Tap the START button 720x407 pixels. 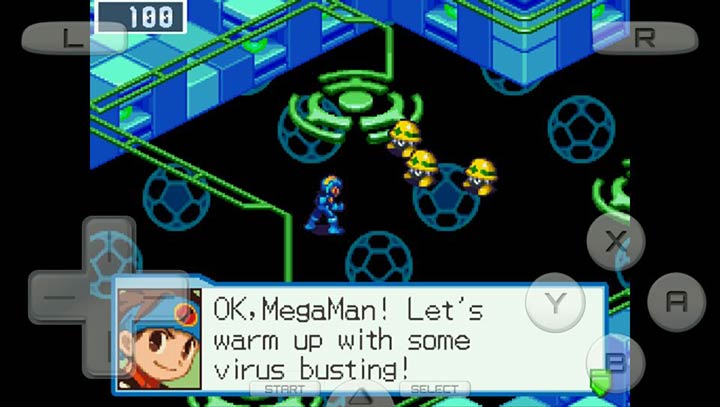pyautogui.click(x=284, y=389)
